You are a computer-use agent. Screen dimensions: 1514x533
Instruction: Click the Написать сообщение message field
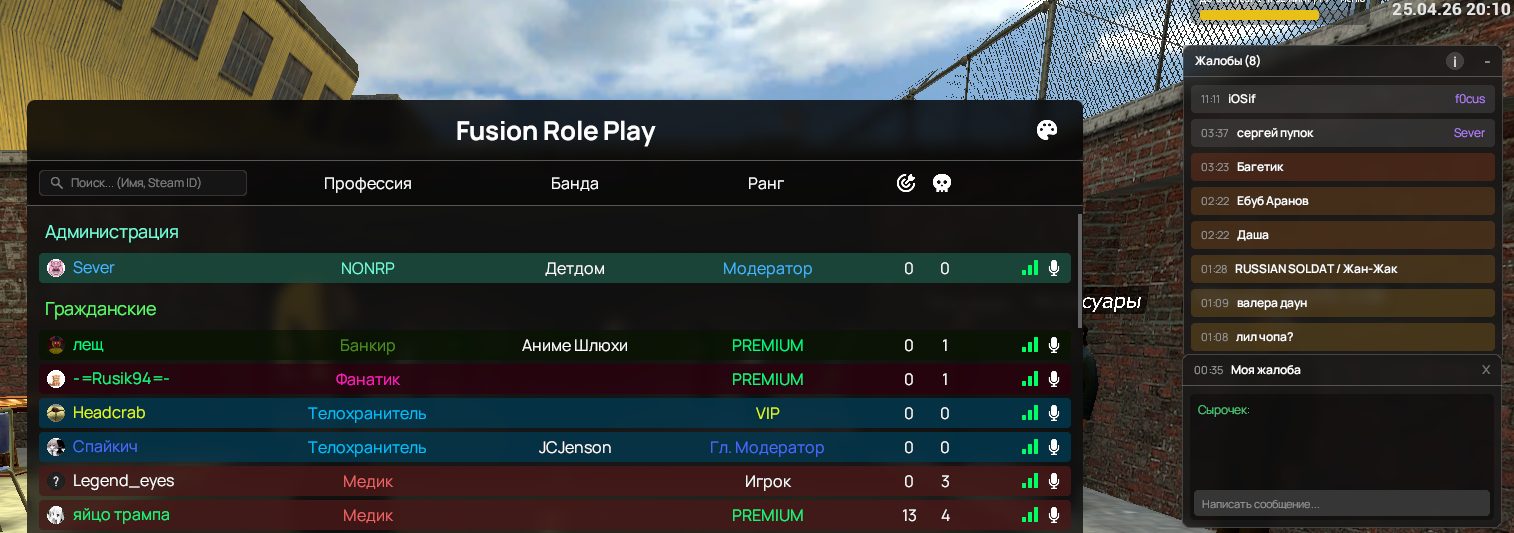click(x=1341, y=504)
